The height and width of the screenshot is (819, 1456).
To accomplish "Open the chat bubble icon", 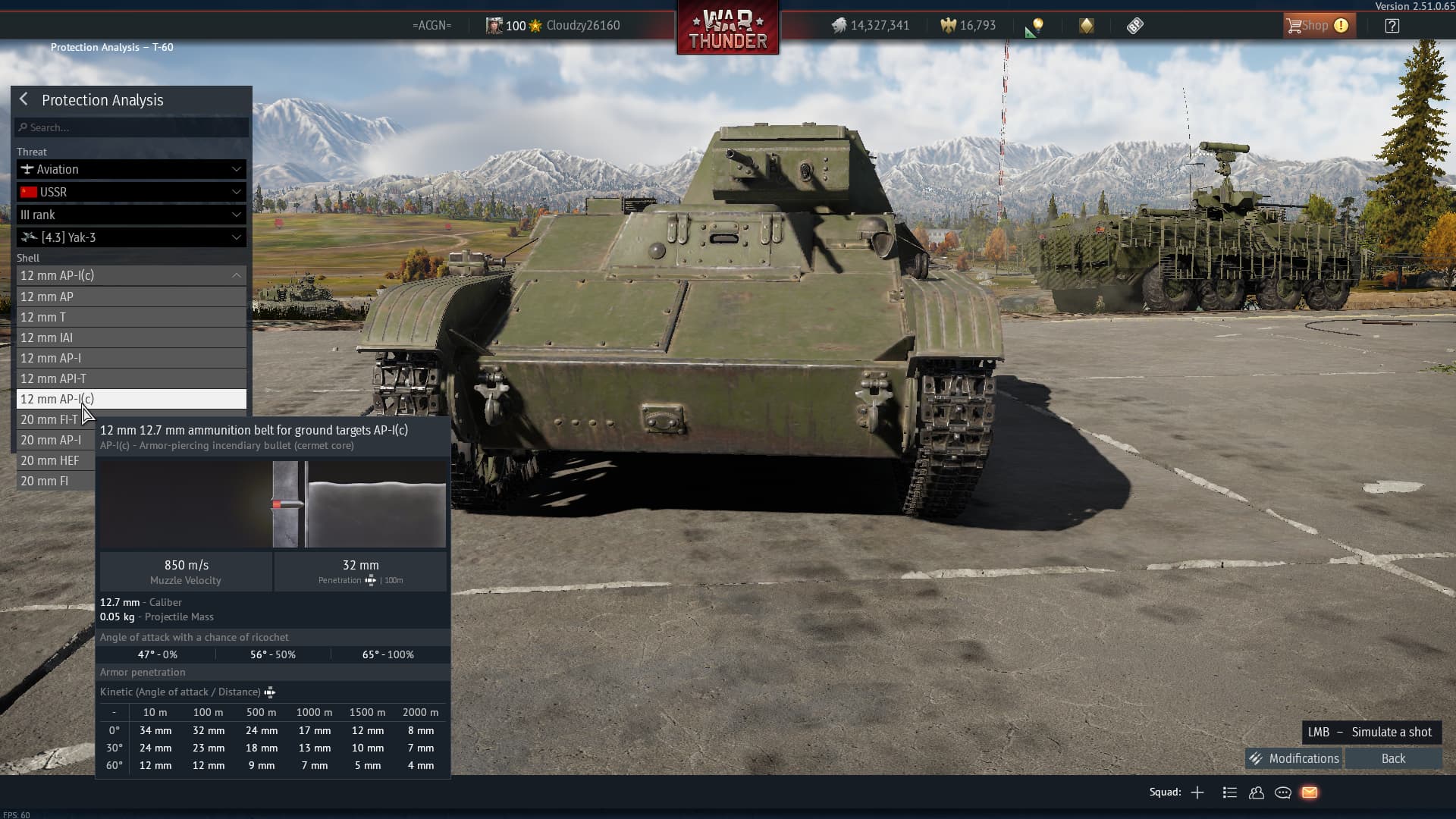I will (1283, 792).
